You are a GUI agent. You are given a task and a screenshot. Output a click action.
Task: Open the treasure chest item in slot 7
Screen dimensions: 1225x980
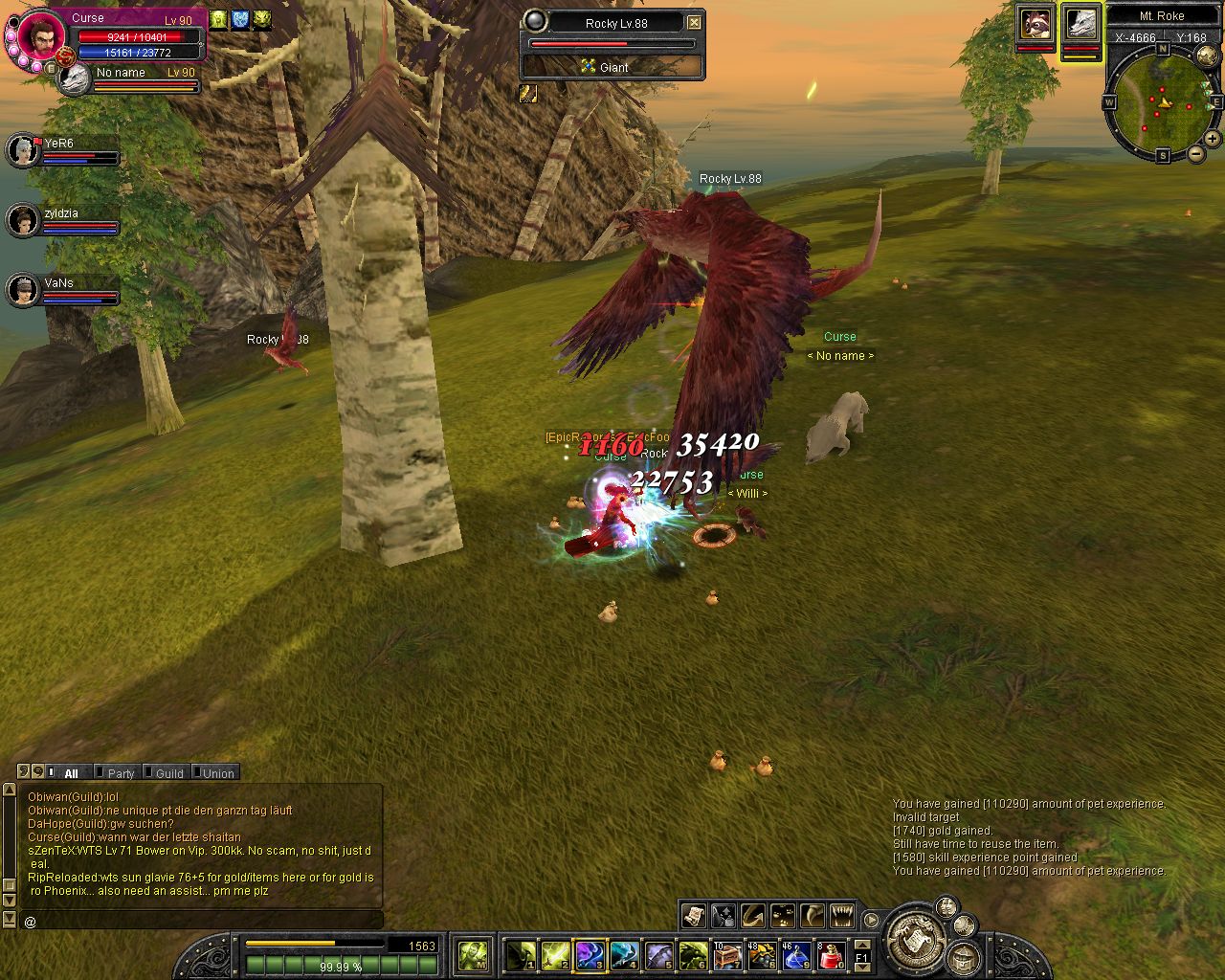727,955
